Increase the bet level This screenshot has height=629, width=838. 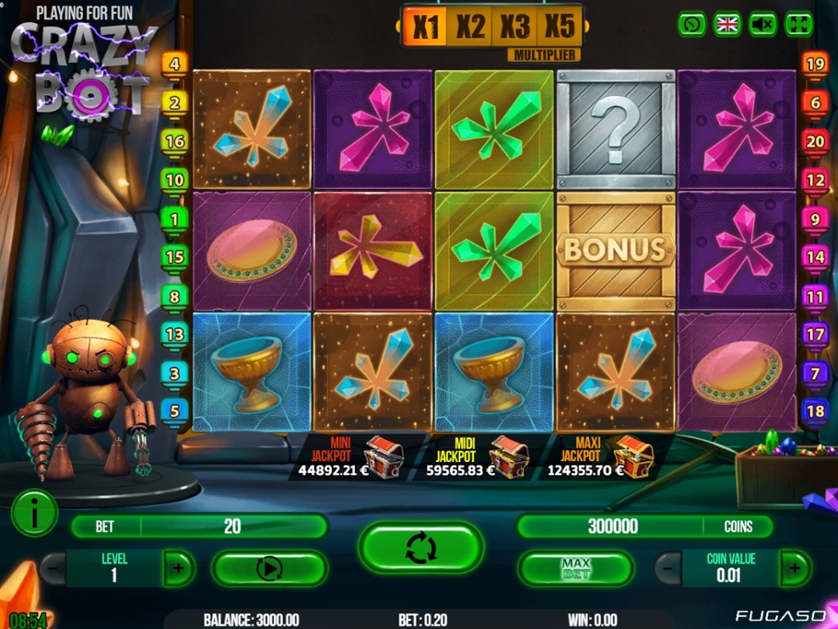pos(178,569)
